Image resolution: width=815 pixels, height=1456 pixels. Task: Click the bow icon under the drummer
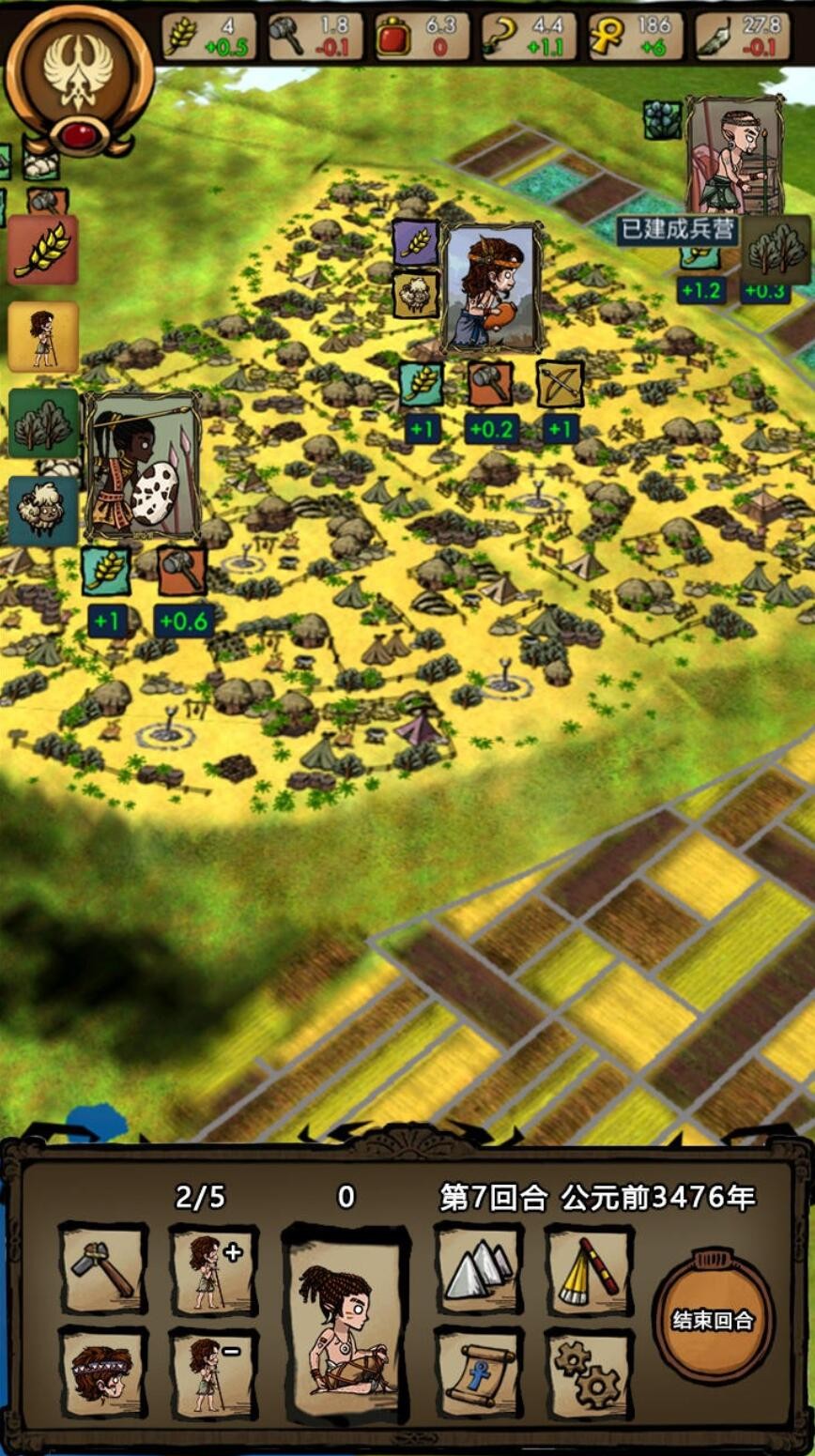coord(560,384)
